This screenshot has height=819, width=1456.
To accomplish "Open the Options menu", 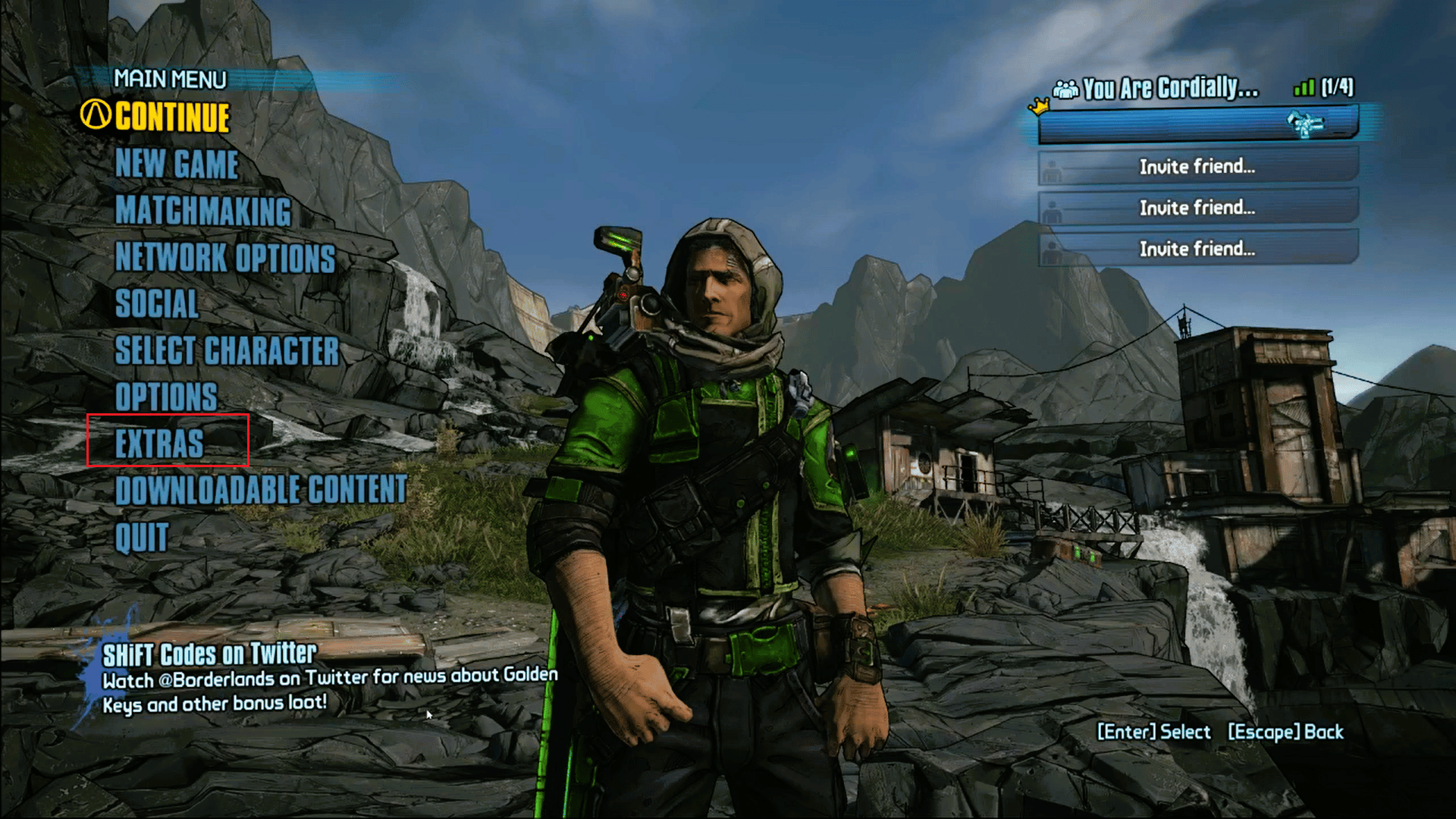I will coord(166,397).
